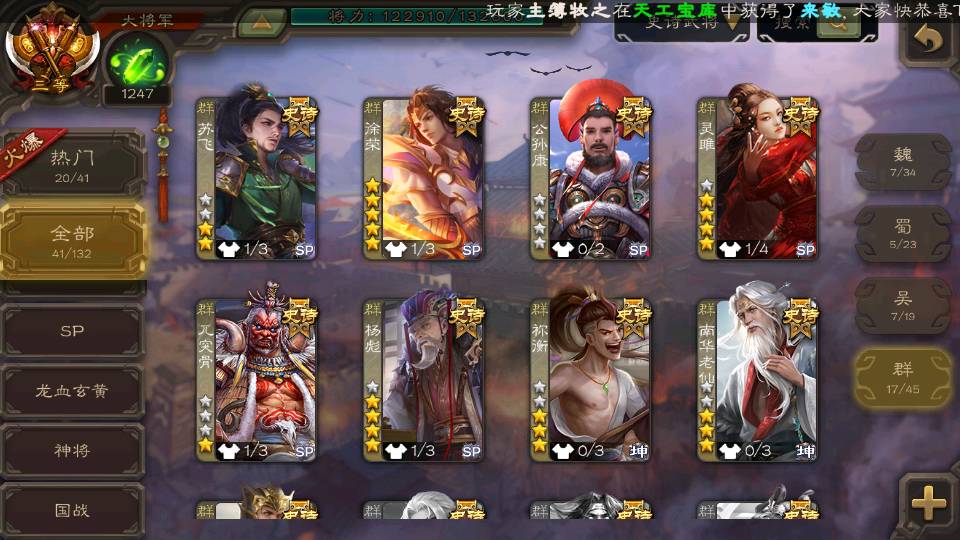960x540 pixels.
Task: Choose the white-haired 南华老仙 card
Action: click(758, 380)
